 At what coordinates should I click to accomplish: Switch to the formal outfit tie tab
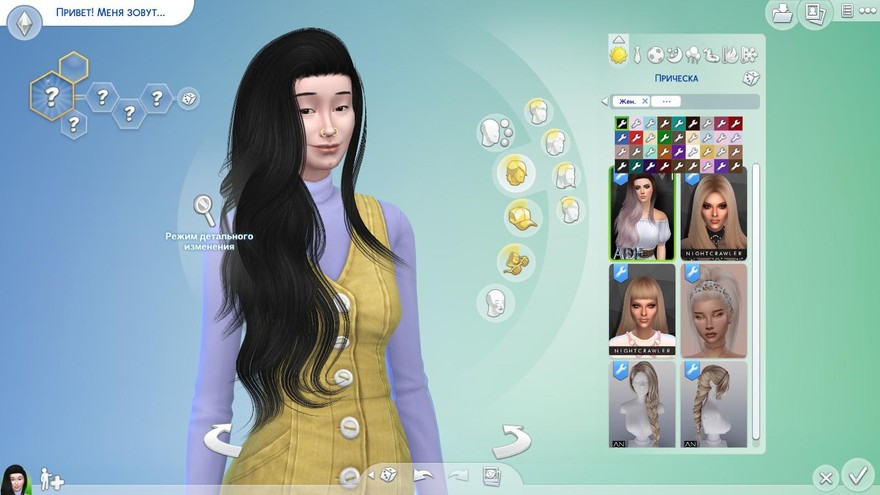[637, 54]
